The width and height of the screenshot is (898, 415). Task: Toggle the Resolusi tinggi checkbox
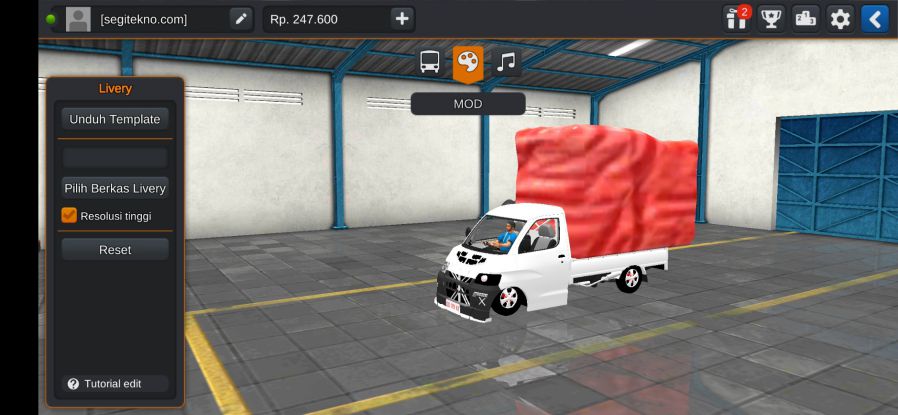(69, 215)
